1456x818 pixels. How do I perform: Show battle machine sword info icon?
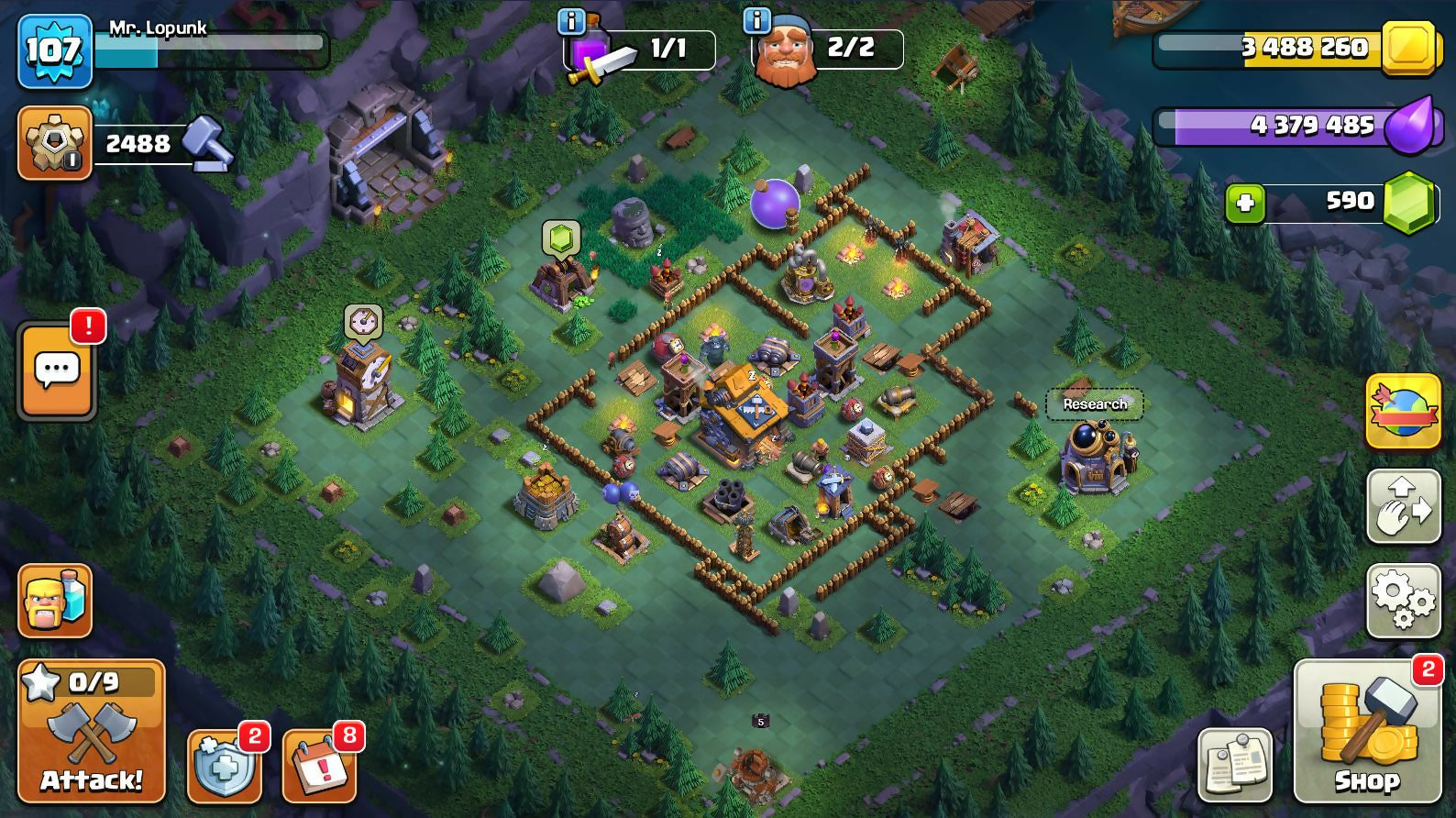coord(571,20)
